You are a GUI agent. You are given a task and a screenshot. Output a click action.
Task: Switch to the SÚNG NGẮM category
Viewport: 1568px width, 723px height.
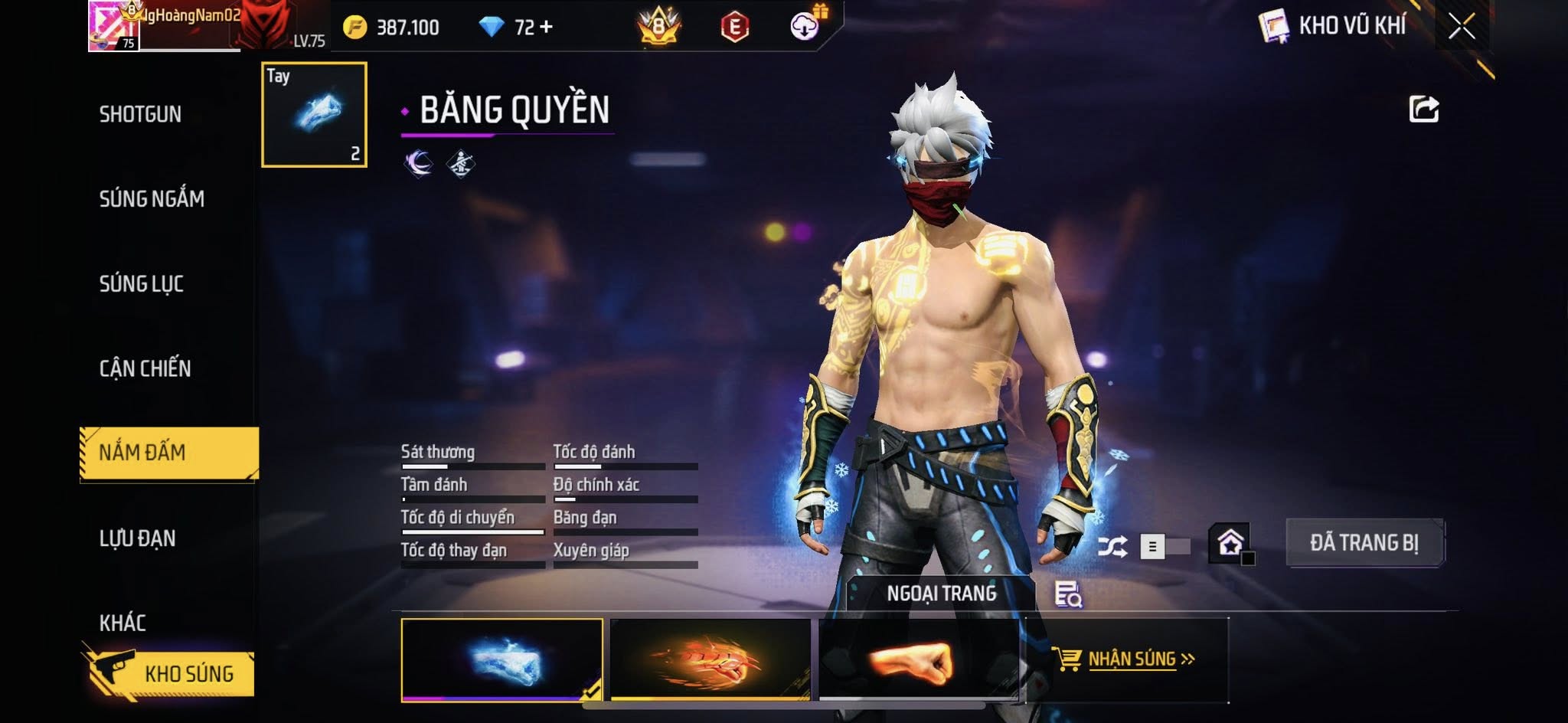tap(152, 199)
